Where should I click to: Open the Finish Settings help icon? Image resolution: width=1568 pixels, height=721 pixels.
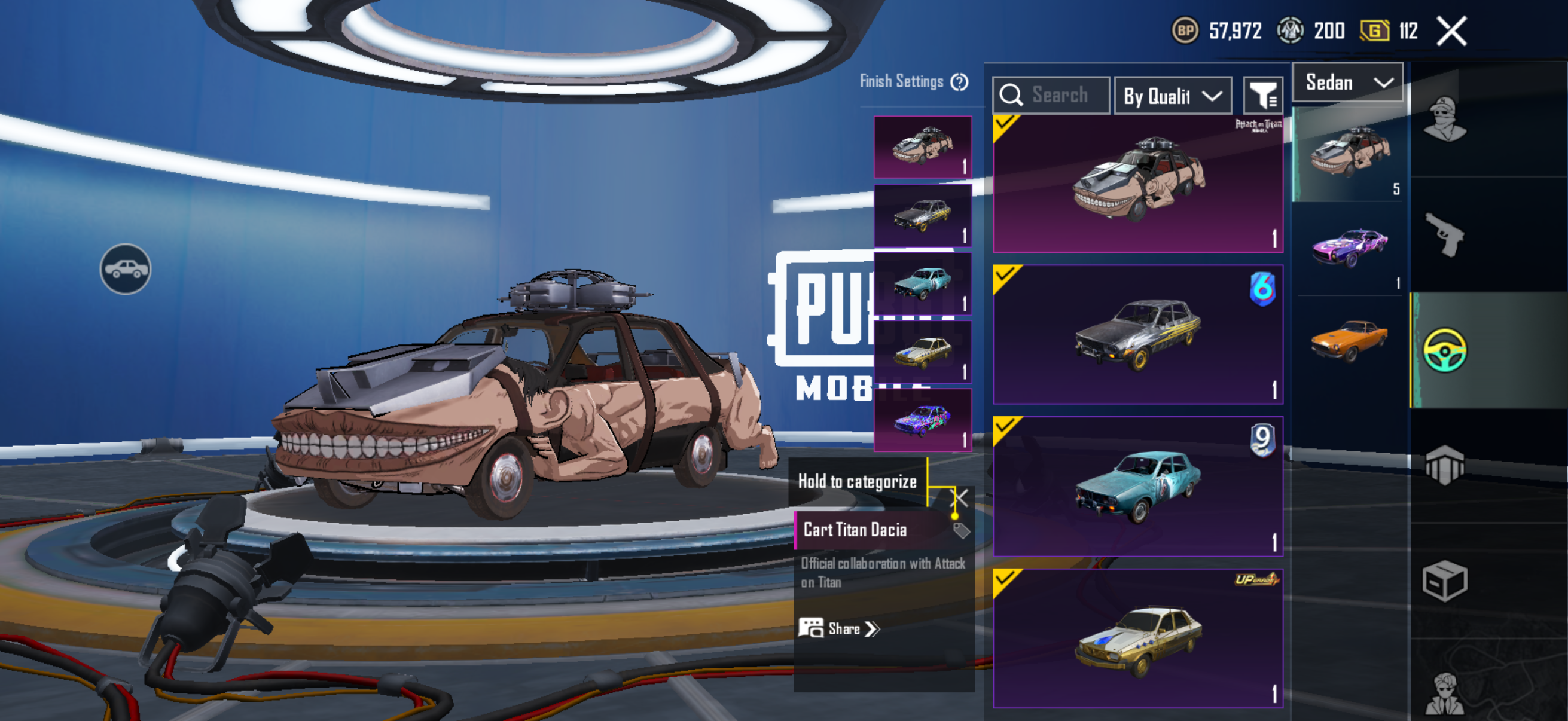959,81
